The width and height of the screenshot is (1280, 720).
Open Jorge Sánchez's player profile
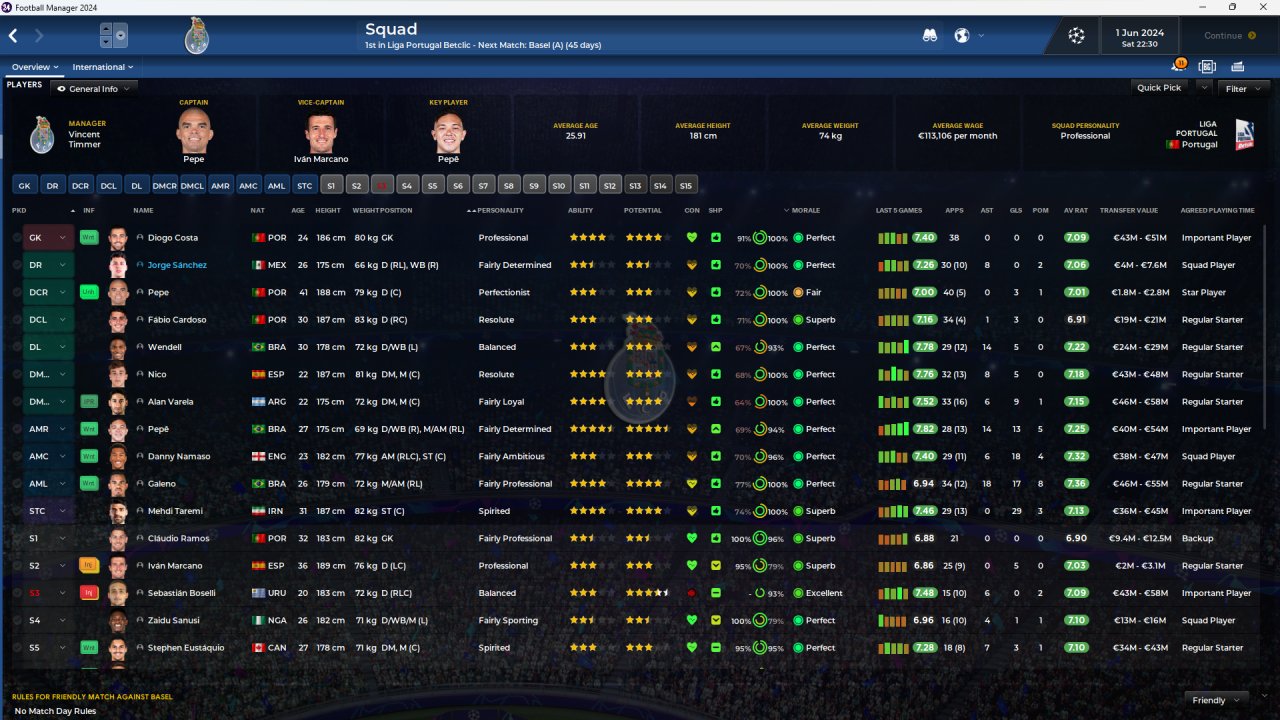pos(177,265)
